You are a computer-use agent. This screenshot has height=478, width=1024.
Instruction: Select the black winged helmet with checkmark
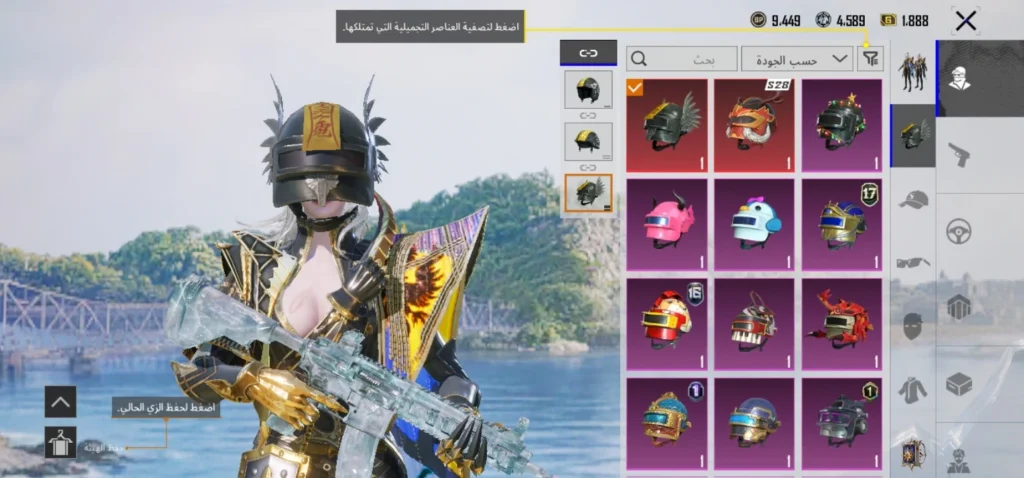pos(666,125)
